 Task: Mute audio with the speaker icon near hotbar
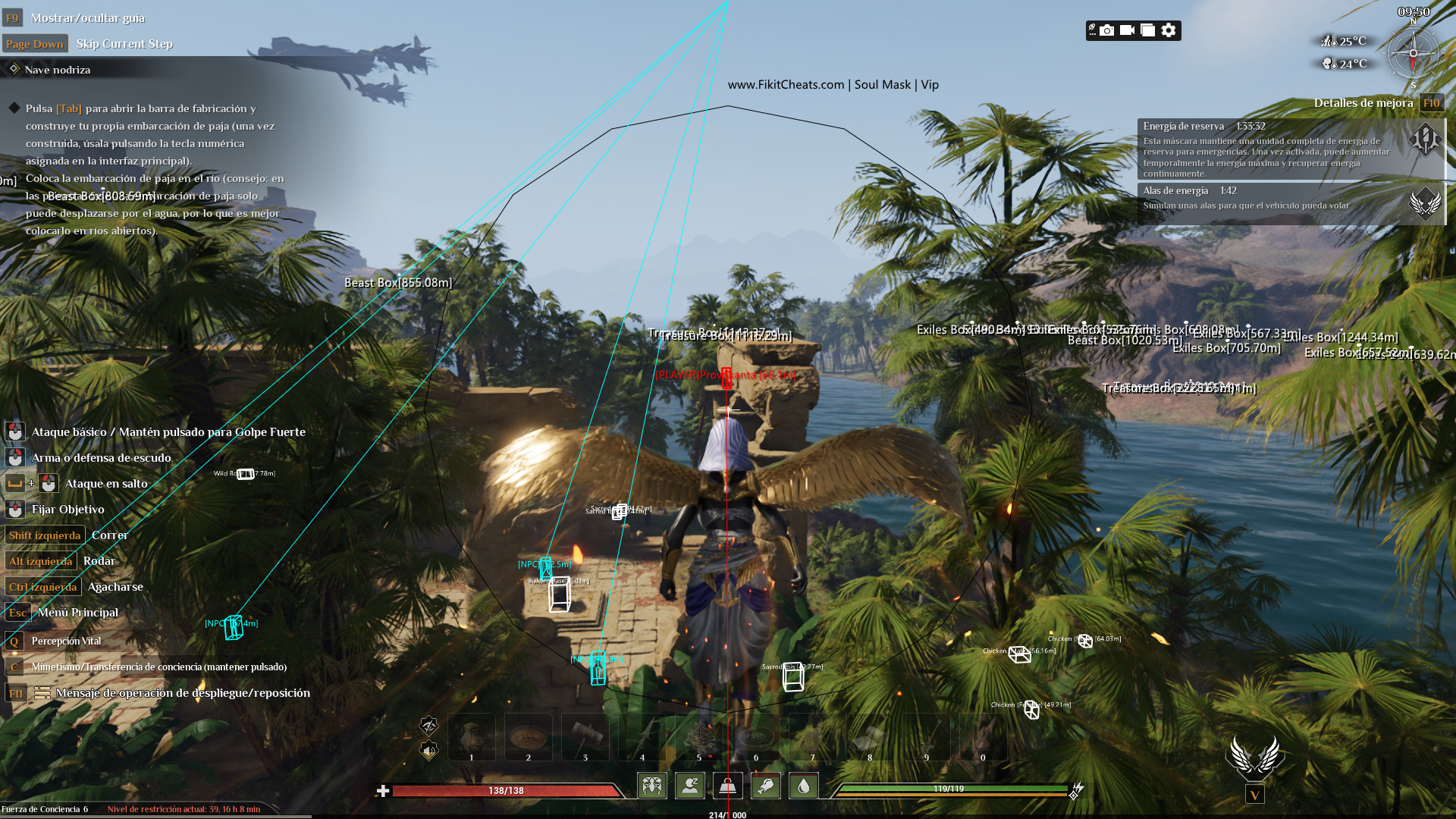[428, 751]
